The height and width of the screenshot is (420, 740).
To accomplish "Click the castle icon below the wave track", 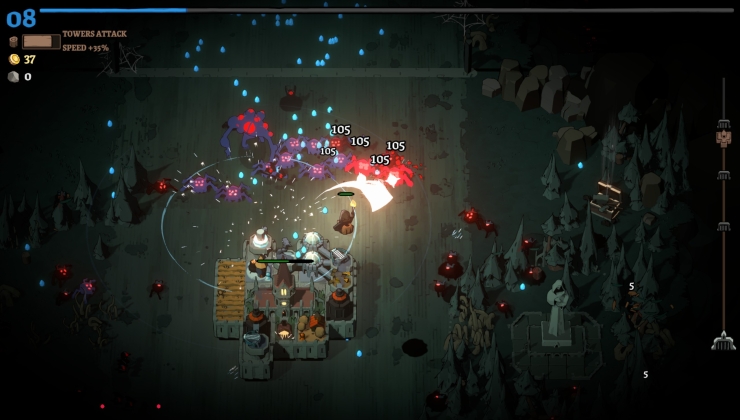I will 723,341.
